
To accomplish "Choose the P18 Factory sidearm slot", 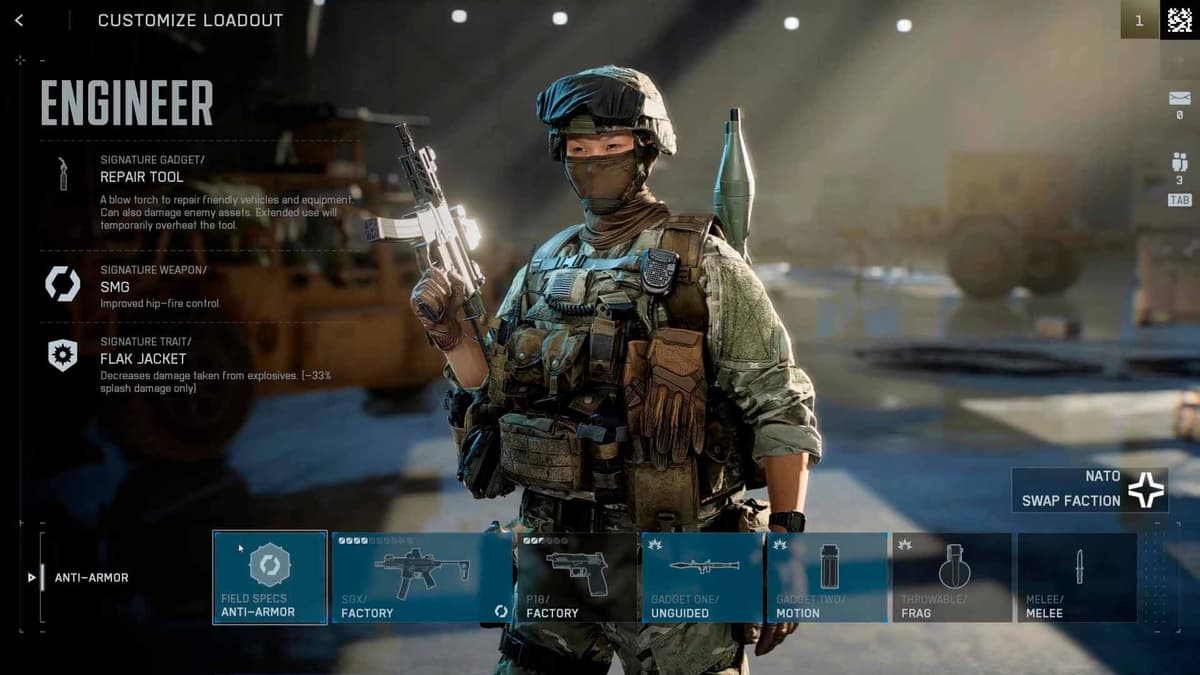I will 577,577.
